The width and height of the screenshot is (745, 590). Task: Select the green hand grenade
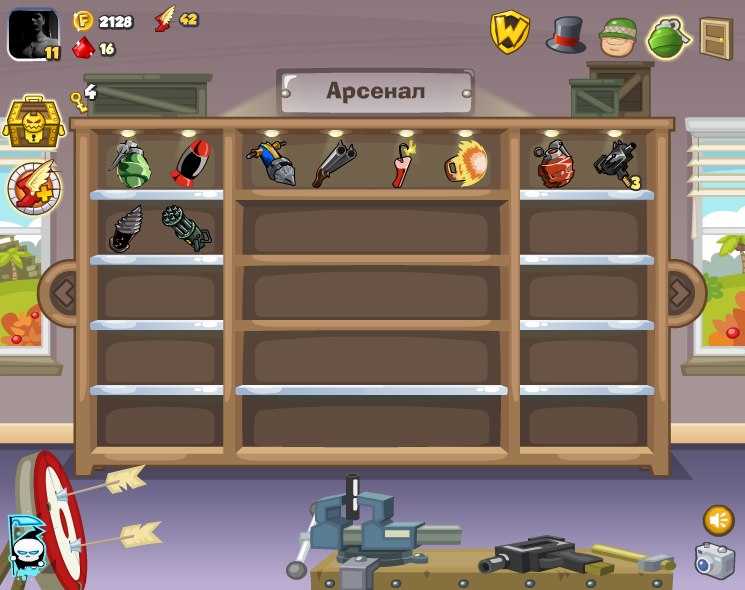(130, 164)
